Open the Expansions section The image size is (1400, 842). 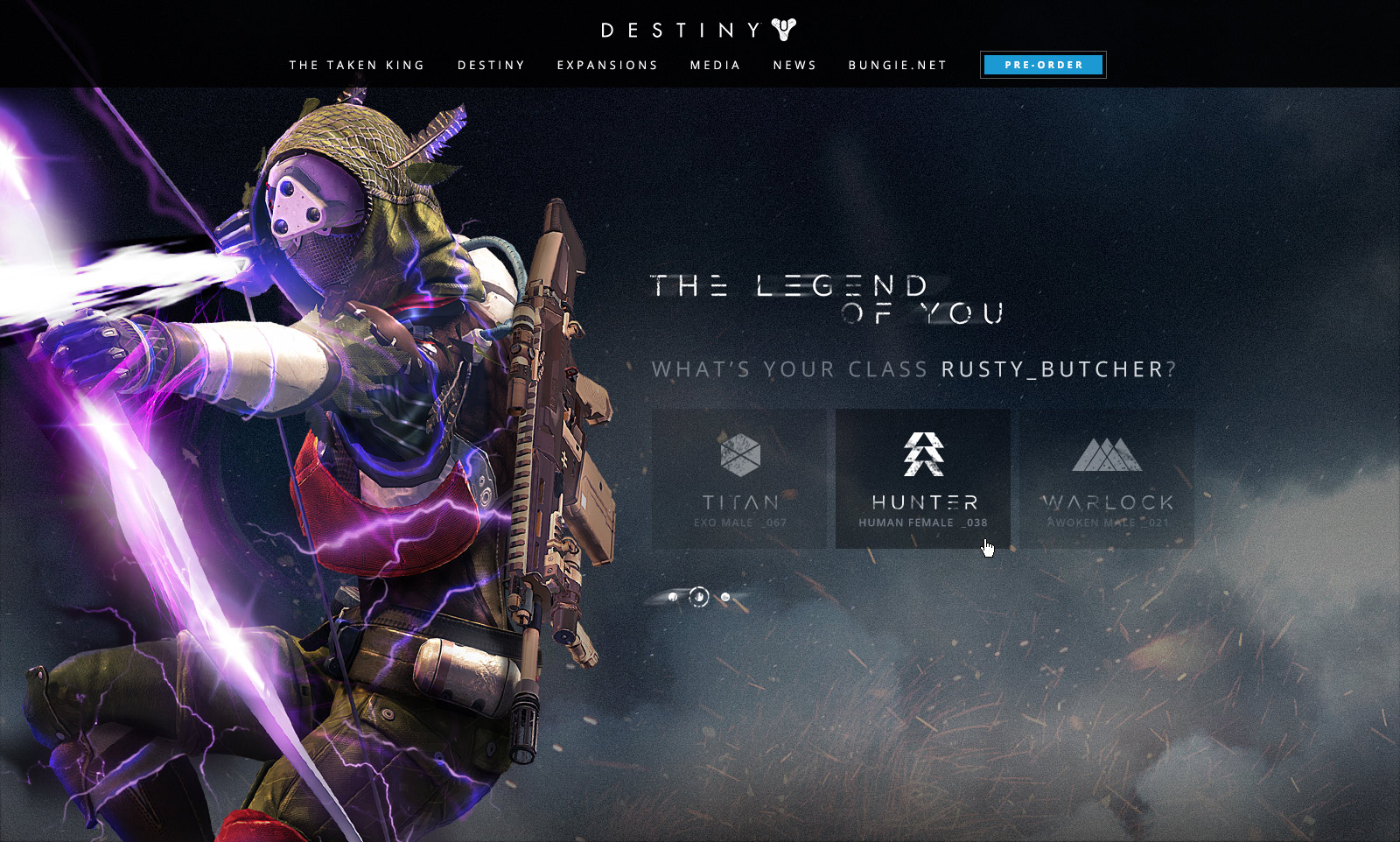607,66
